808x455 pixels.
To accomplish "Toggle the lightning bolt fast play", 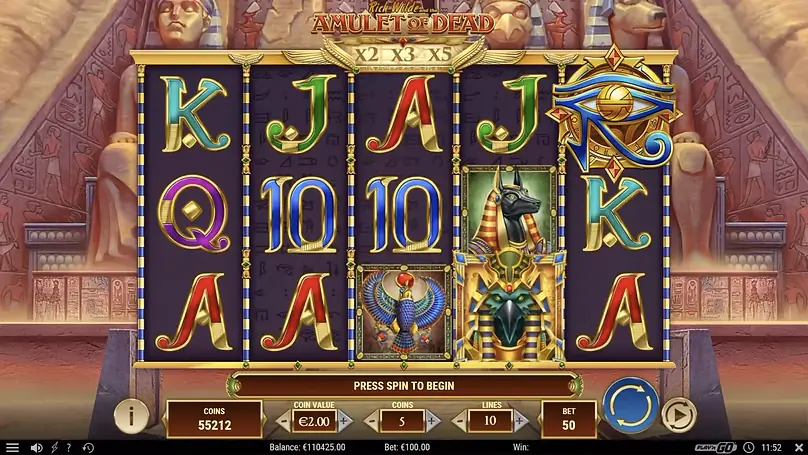I will [55, 447].
